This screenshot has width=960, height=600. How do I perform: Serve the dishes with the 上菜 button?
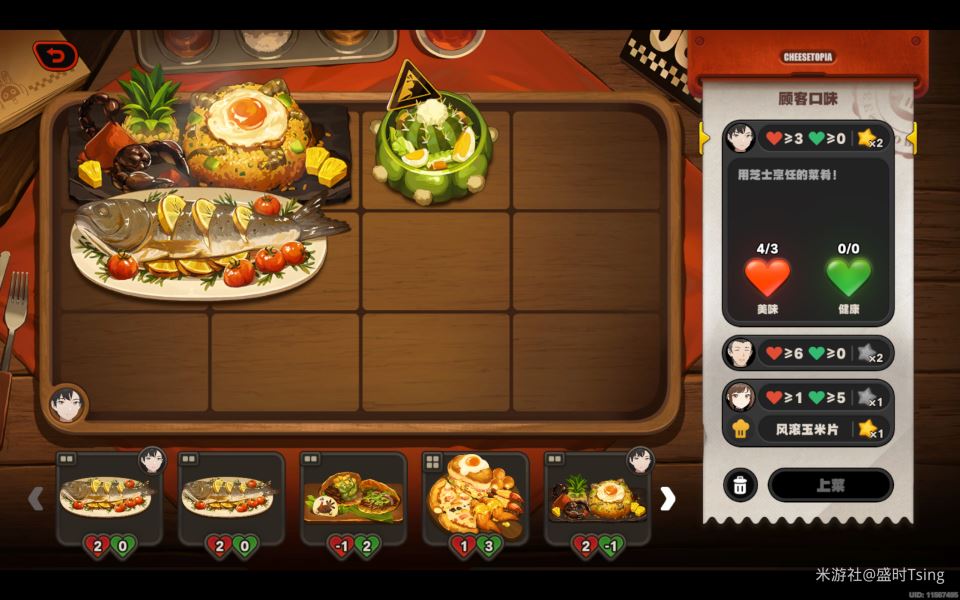coord(830,485)
